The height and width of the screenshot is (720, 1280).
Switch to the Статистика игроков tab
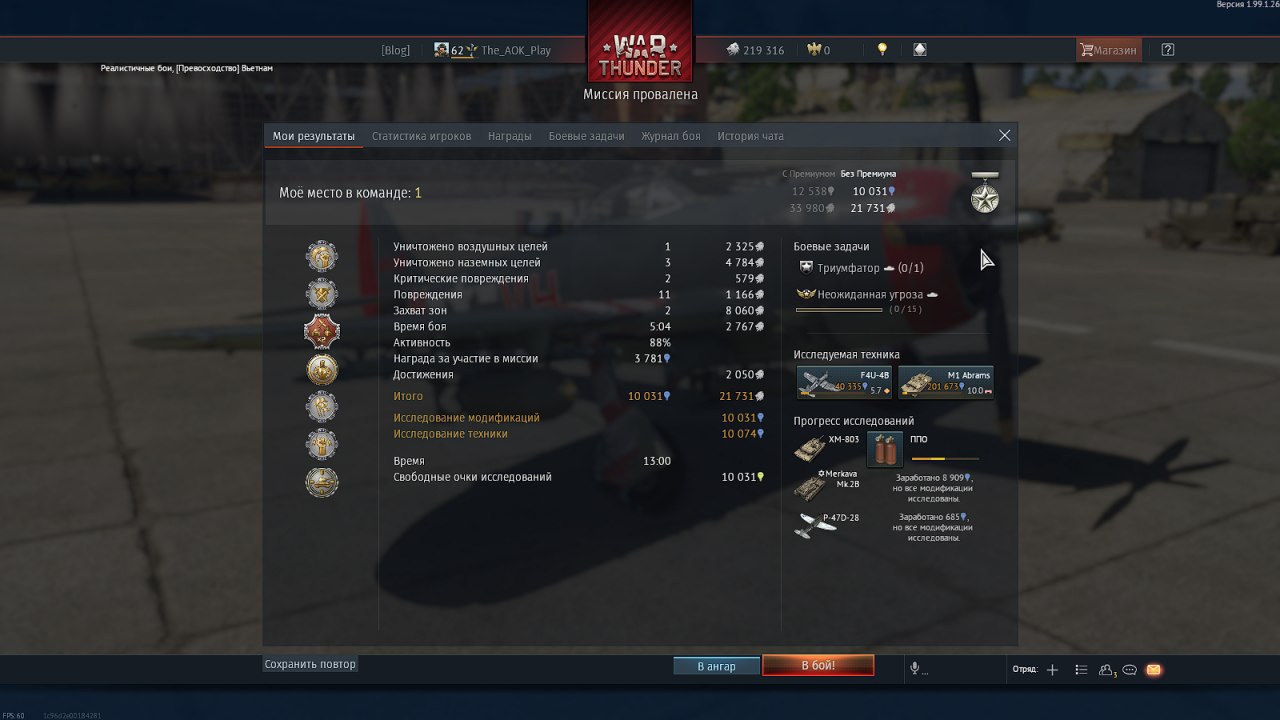[421, 136]
